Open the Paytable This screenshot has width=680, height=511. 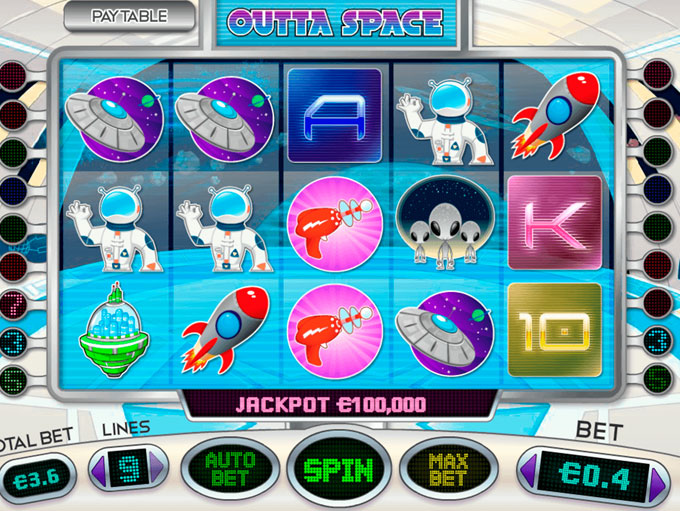point(129,16)
